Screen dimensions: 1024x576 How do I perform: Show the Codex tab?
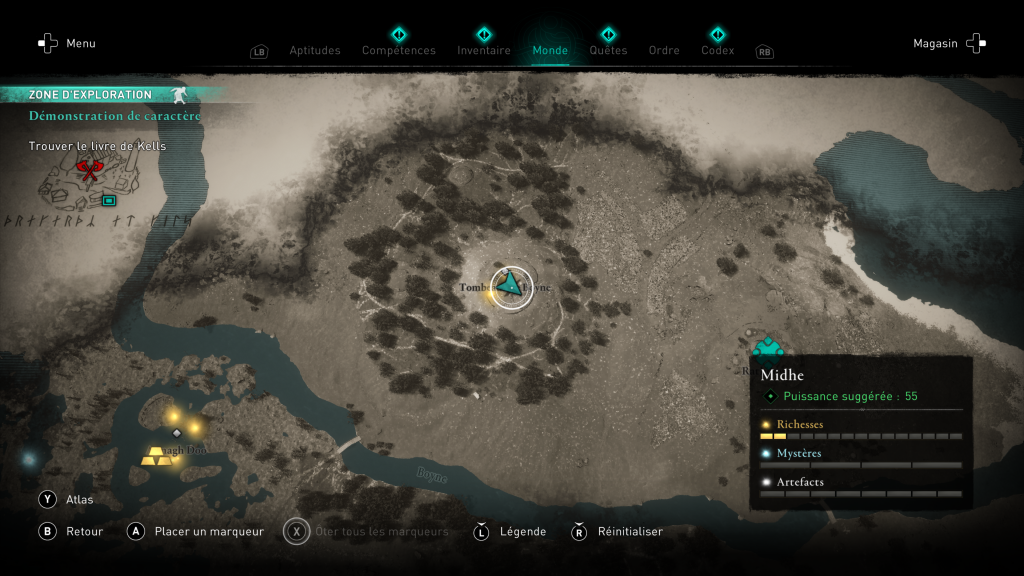[x=717, y=50]
